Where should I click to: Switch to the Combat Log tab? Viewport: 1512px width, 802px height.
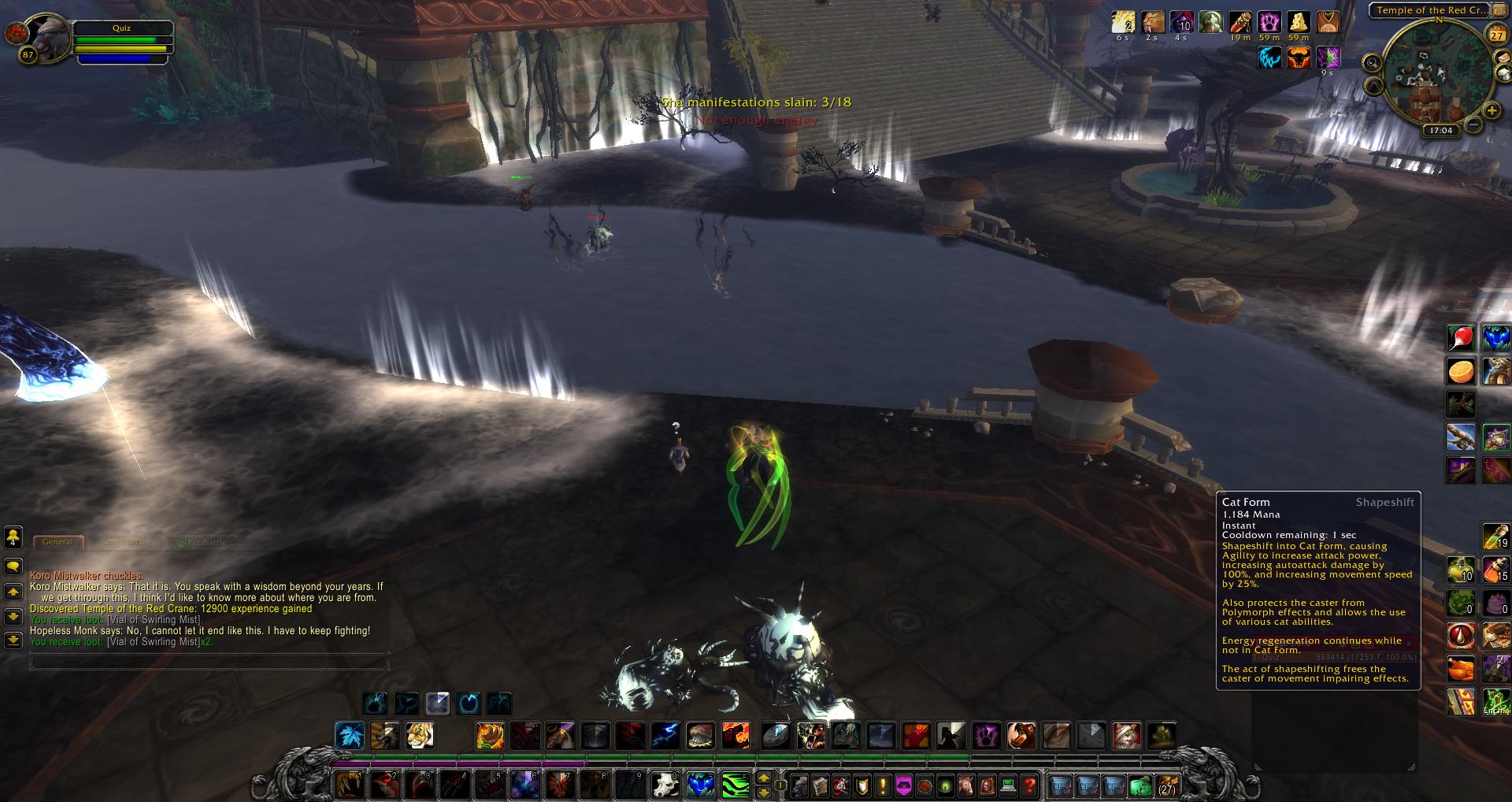[x=126, y=542]
